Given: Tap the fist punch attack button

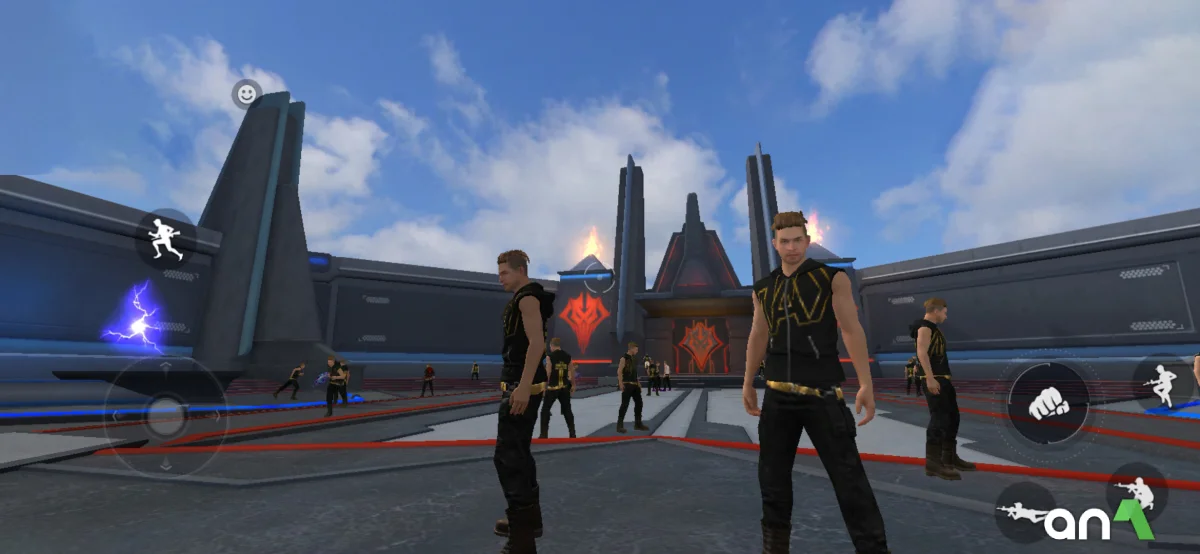Looking at the screenshot, I should pyautogui.click(x=1047, y=403).
